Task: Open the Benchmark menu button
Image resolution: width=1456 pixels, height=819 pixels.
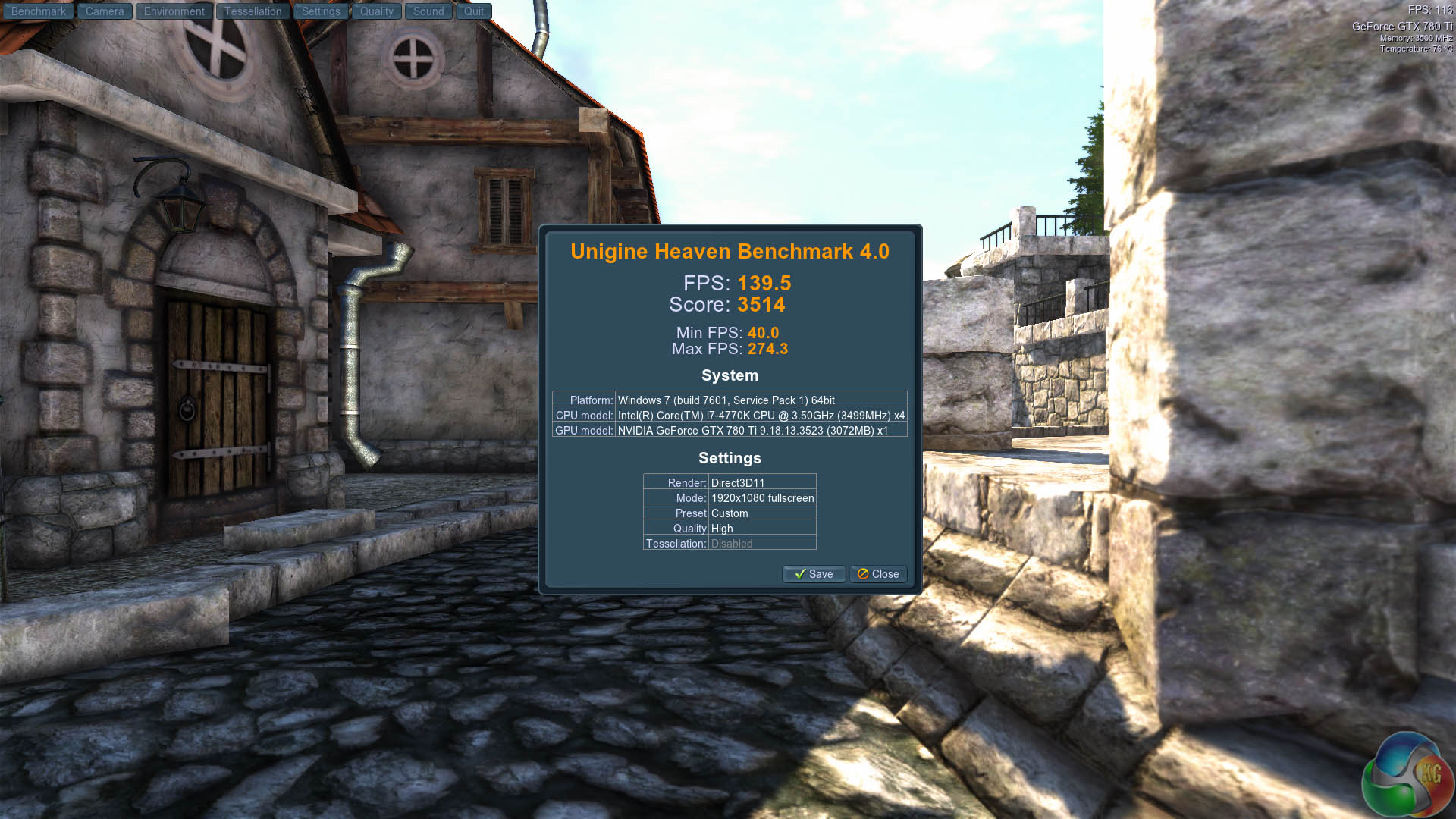Action: pos(38,11)
